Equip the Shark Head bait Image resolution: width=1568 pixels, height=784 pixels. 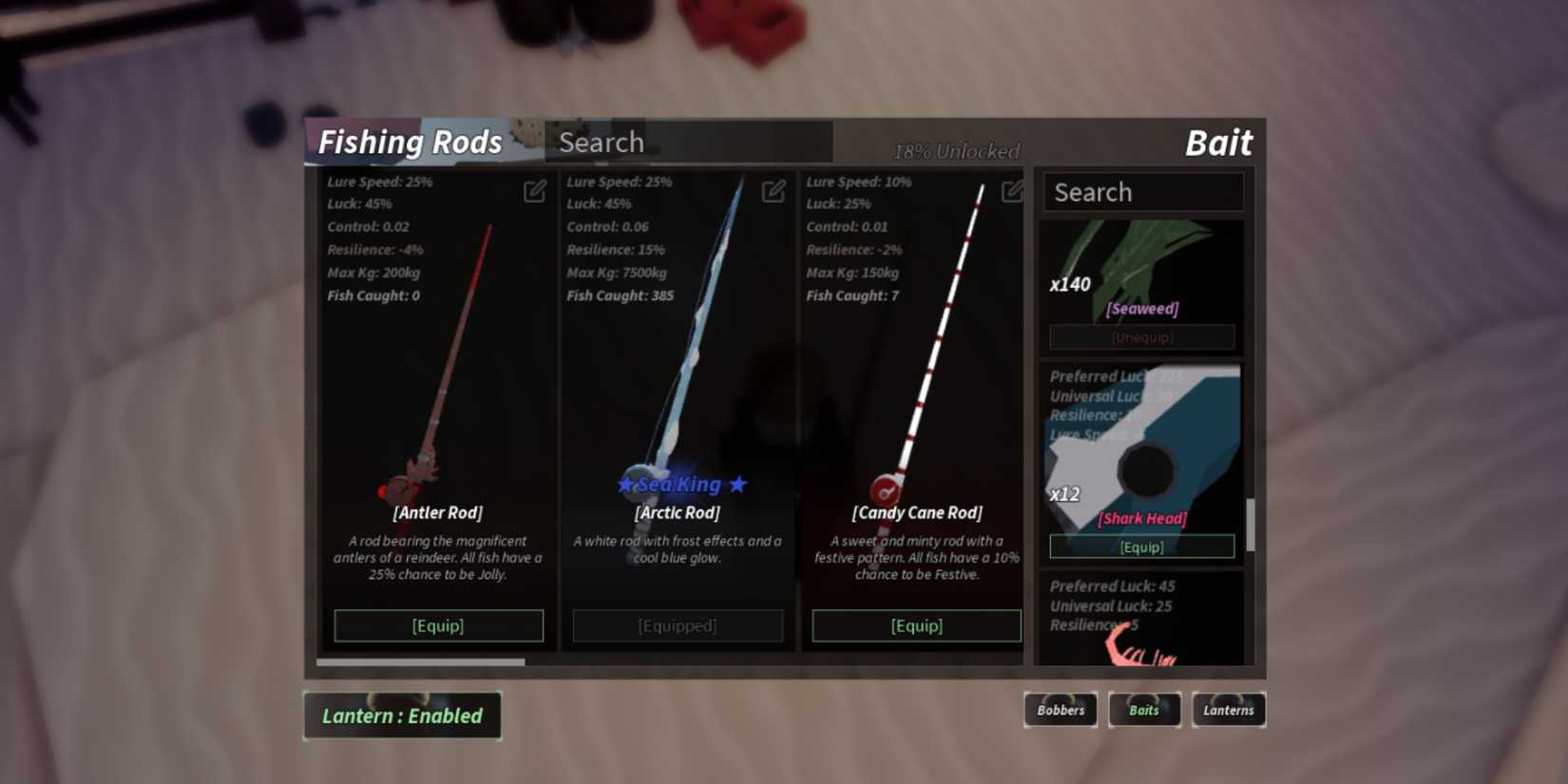click(1141, 546)
